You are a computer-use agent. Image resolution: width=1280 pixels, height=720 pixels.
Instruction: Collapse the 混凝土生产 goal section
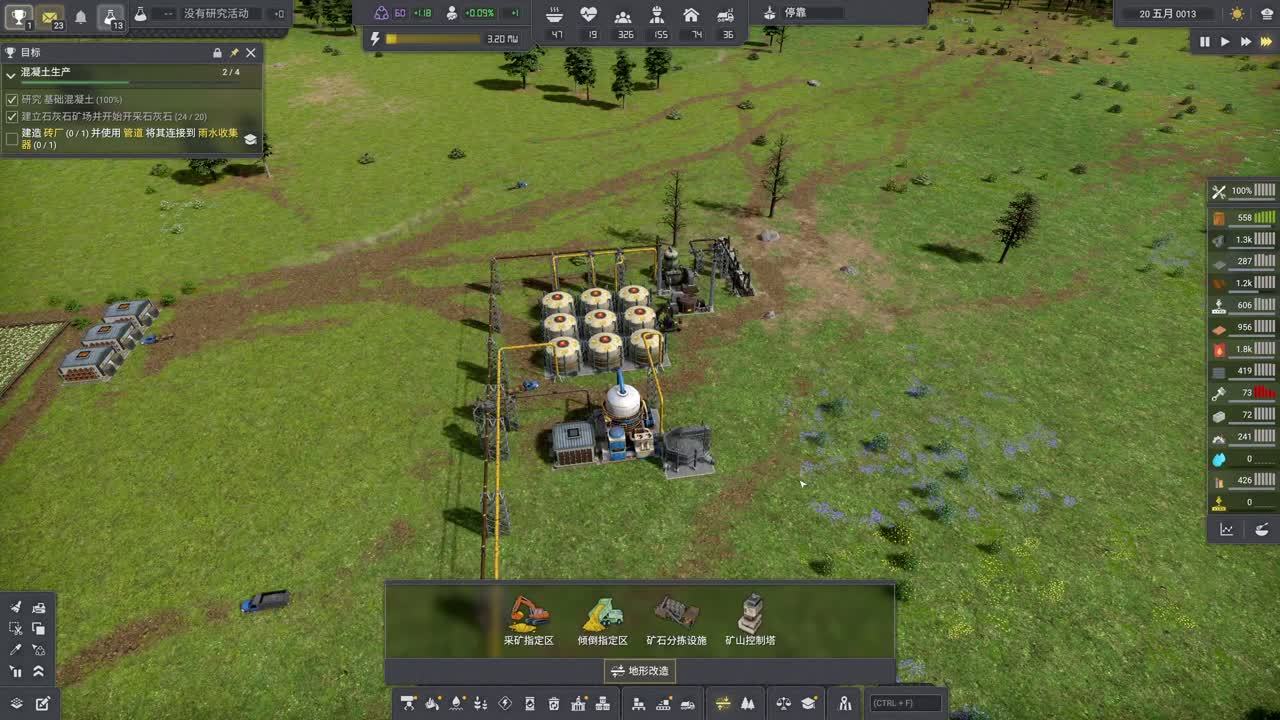[x=11, y=73]
